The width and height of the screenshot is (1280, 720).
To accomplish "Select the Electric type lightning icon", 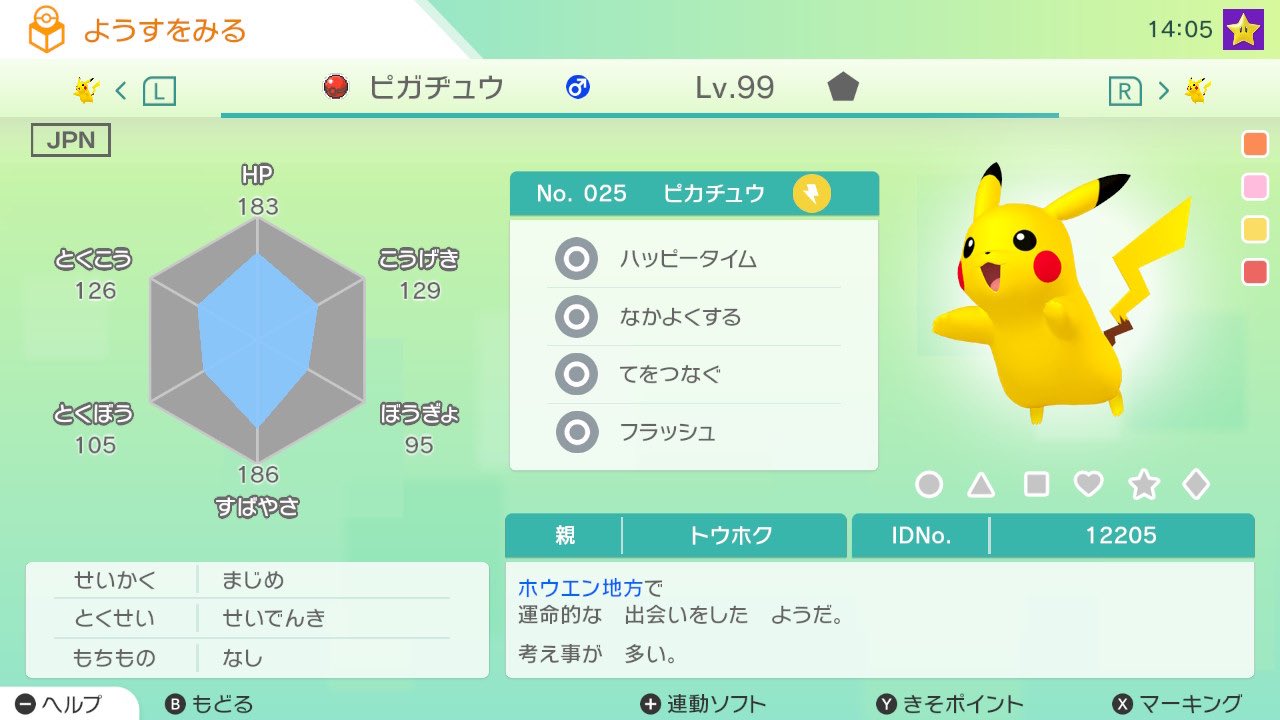I will (x=811, y=193).
